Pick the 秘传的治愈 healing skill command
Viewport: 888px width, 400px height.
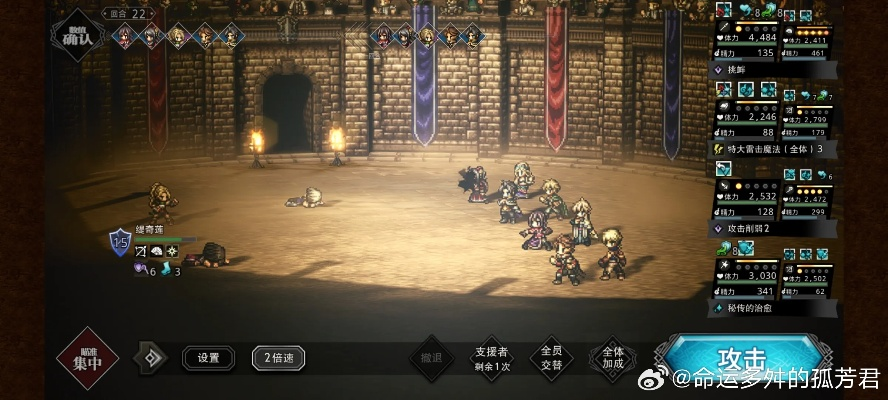(x=772, y=309)
